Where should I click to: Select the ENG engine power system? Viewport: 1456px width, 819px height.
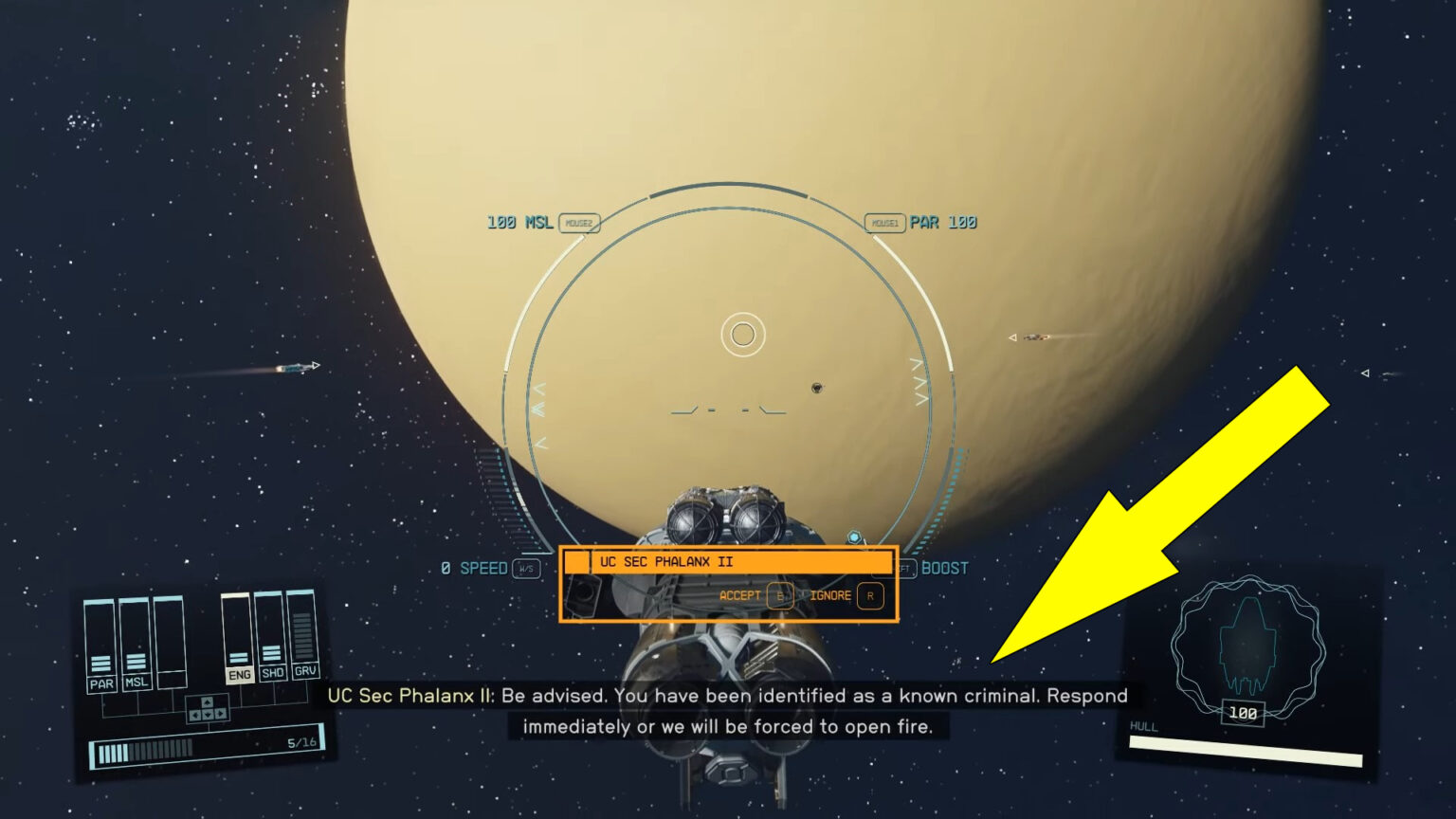(x=238, y=639)
